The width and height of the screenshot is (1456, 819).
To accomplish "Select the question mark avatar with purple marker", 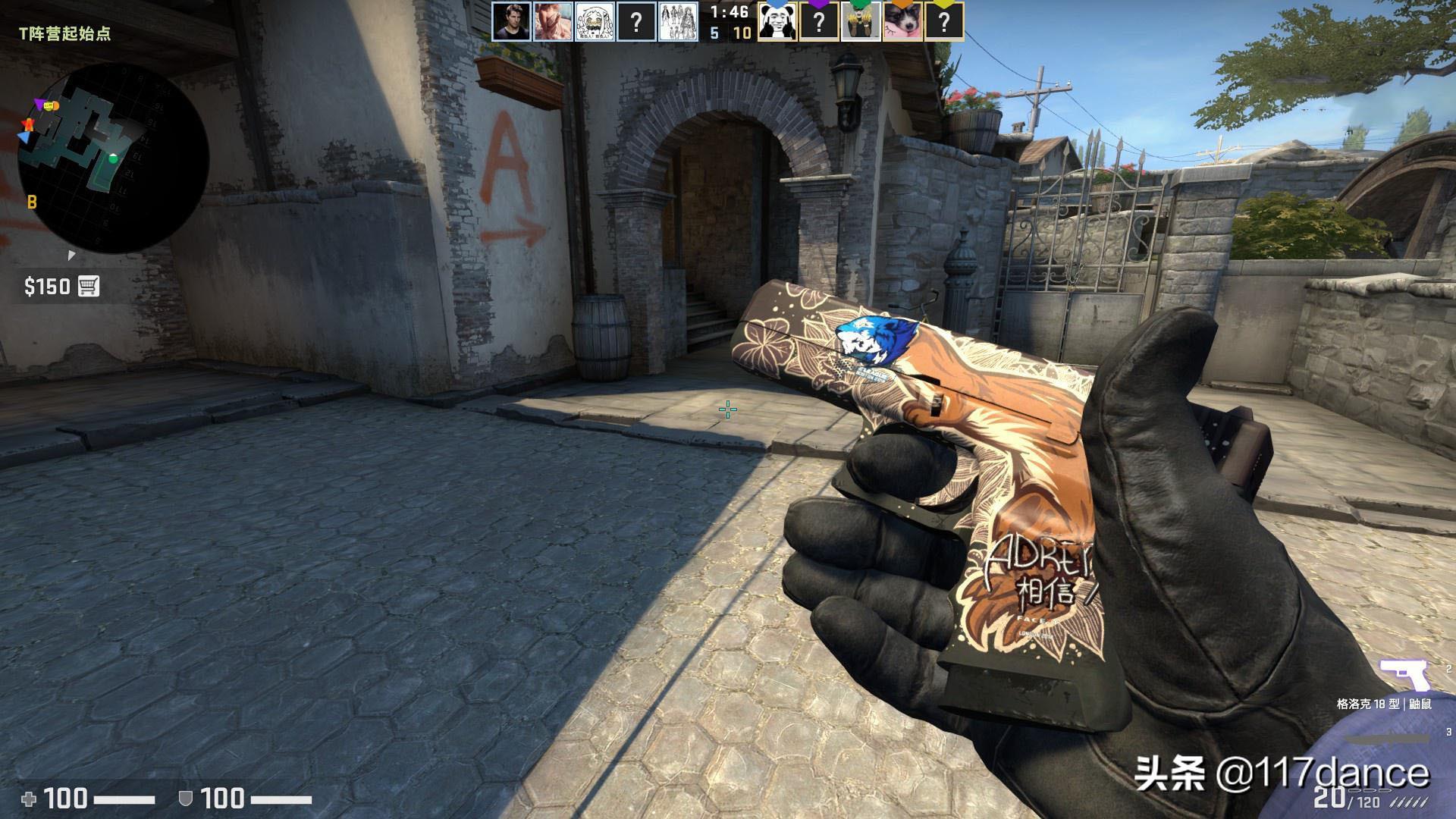I will (x=818, y=22).
